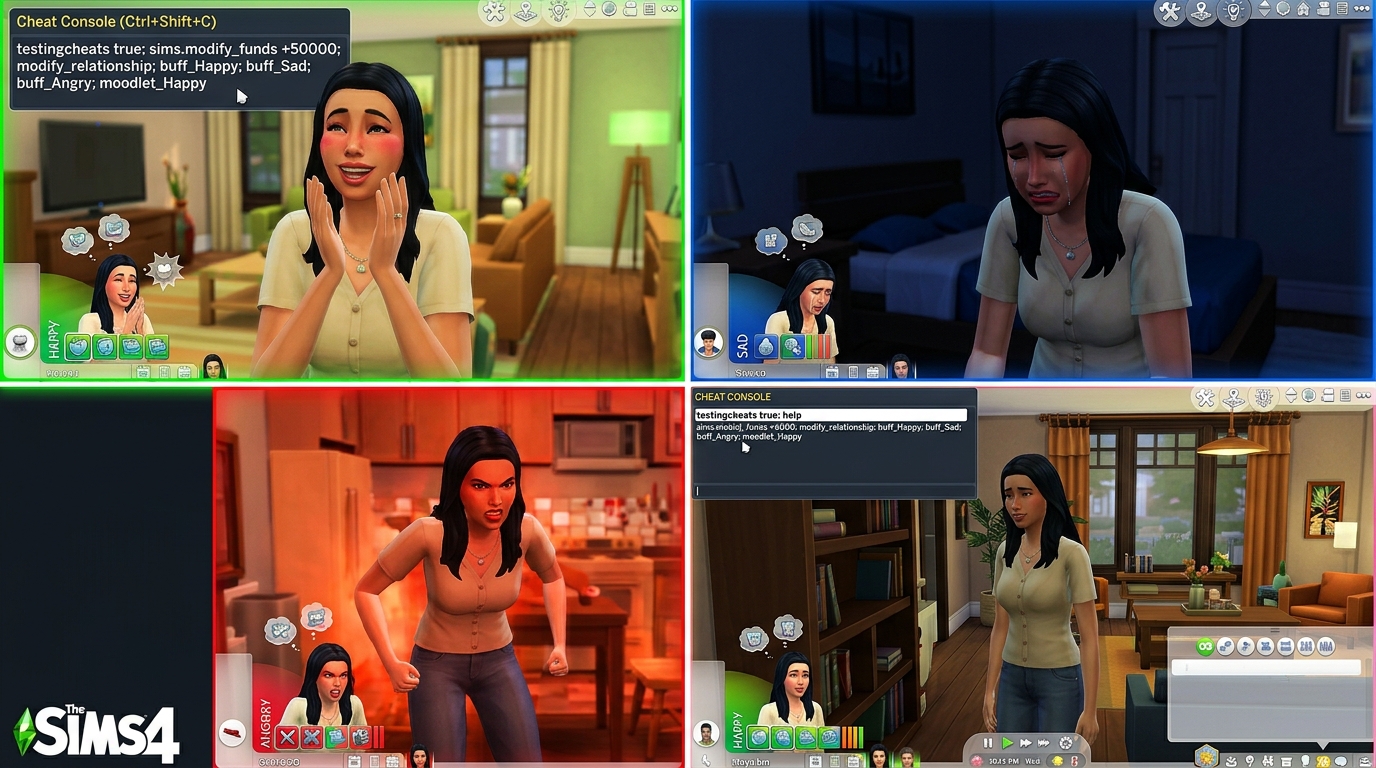1376x768 pixels.
Task: Open the household inventory box icon
Action: coord(1285,761)
